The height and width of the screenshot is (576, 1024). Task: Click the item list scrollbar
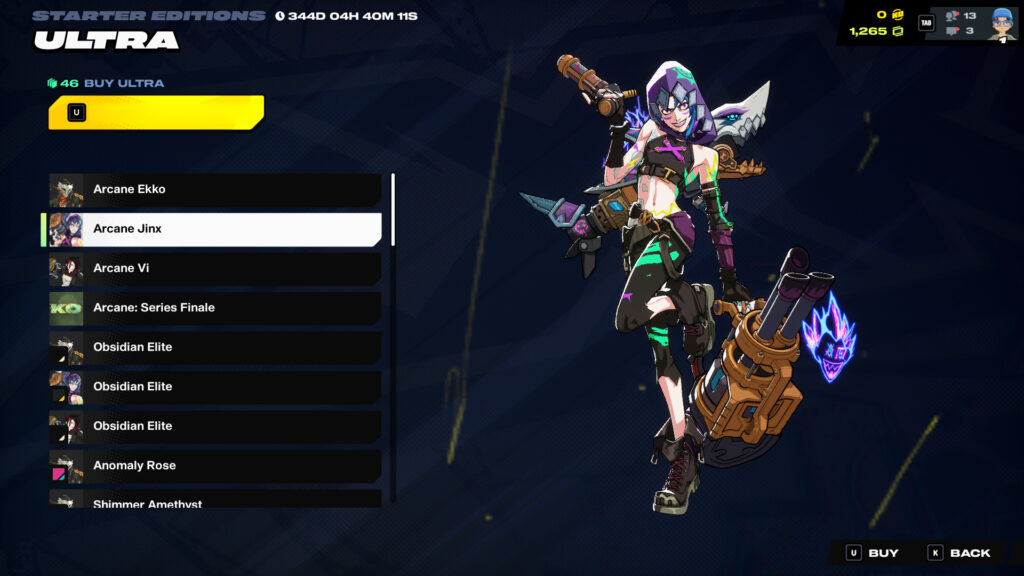[393, 210]
